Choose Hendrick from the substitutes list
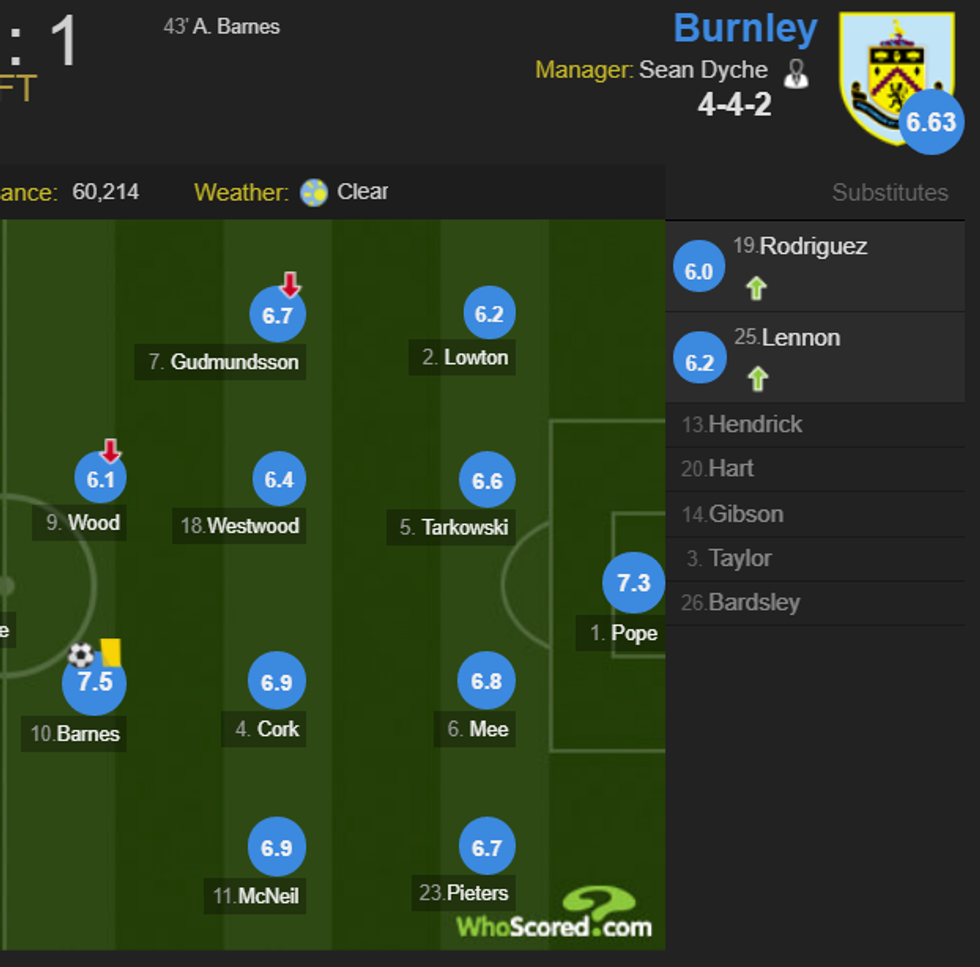This screenshot has height=967, width=980. (x=755, y=424)
